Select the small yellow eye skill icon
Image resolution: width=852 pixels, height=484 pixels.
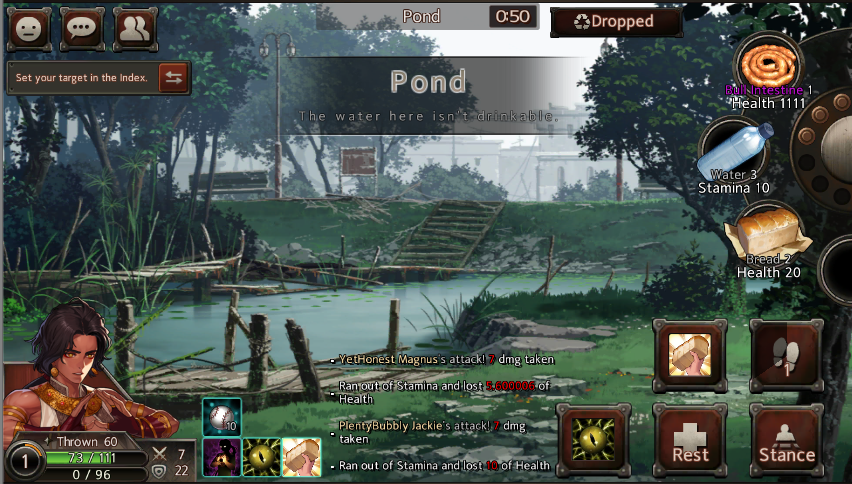261,457
